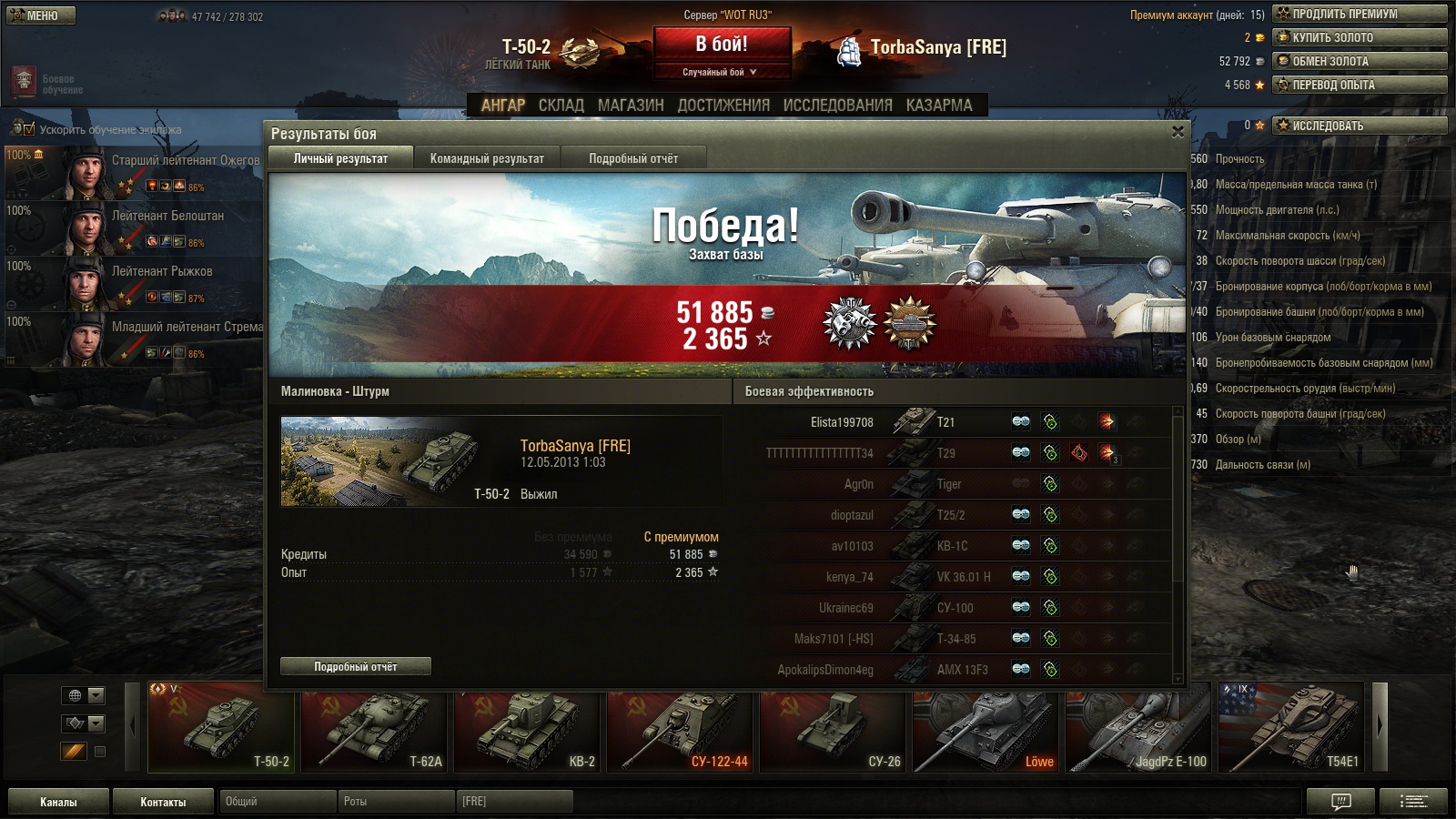The height and width of the screenshot is (819, 1456).
Task: Choose the Löwe tank in carousel
Action: (x=986, y=727)
